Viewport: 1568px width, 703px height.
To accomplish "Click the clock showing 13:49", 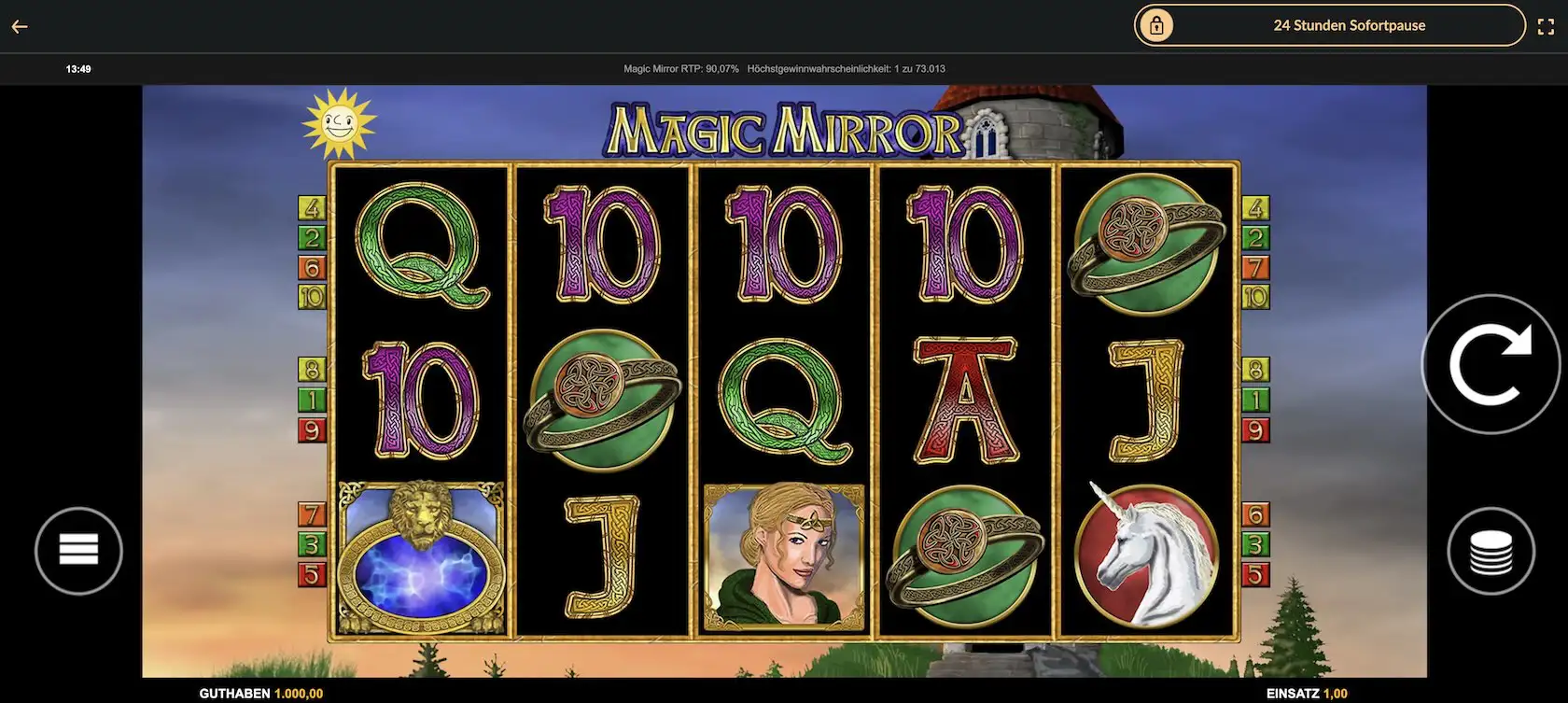I will click(77, 68).
